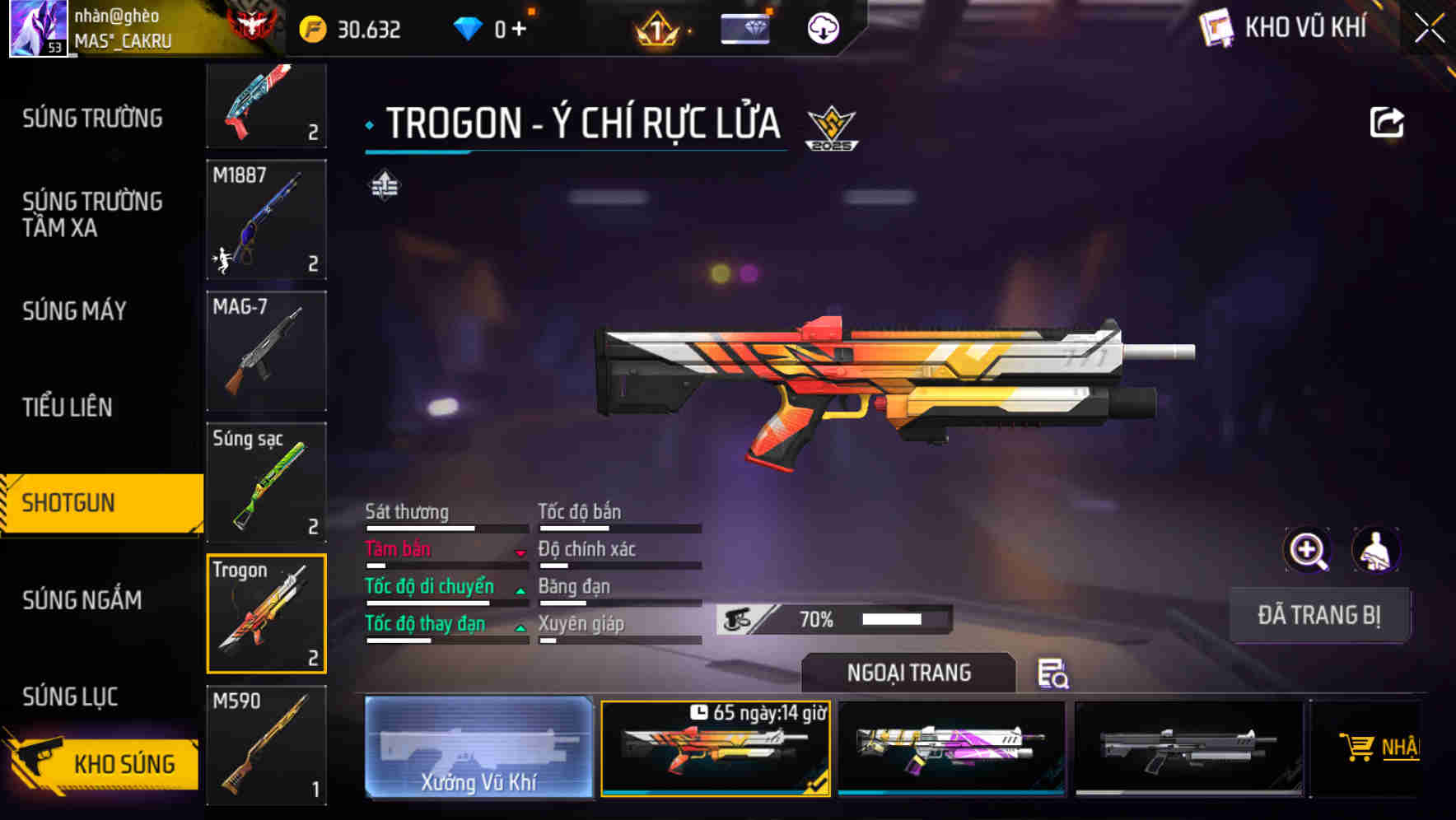Open the Xưởng Vũ Khí workshop tile
This screenshot has height=820, width=1456.
pyautogui.click(x=478, y=747)
